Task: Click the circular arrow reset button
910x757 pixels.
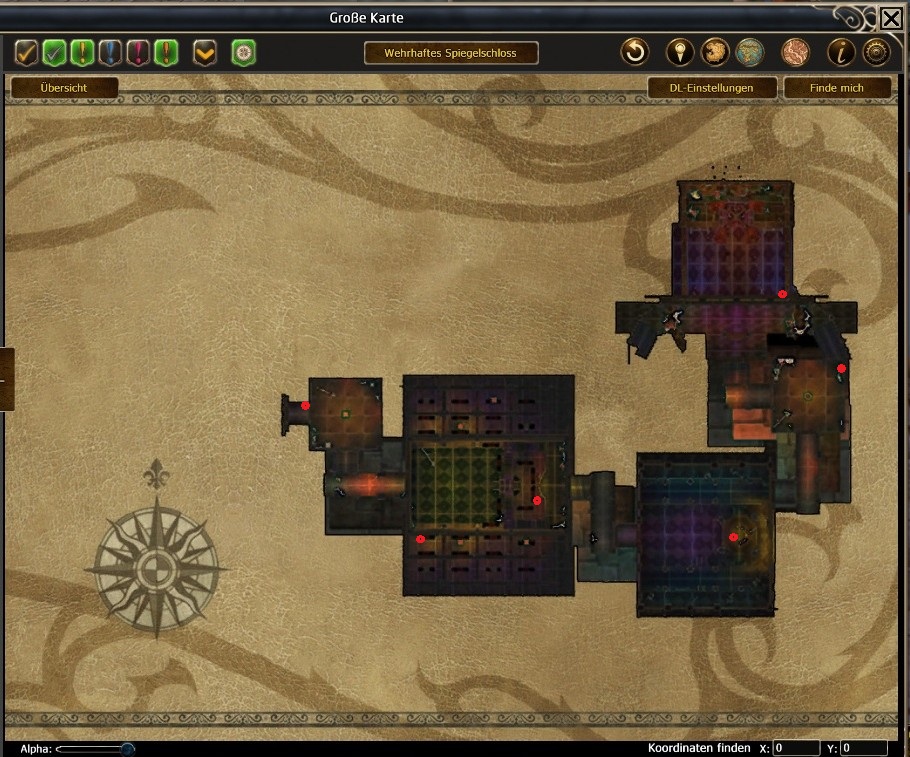Action: (x=635, y=52)
